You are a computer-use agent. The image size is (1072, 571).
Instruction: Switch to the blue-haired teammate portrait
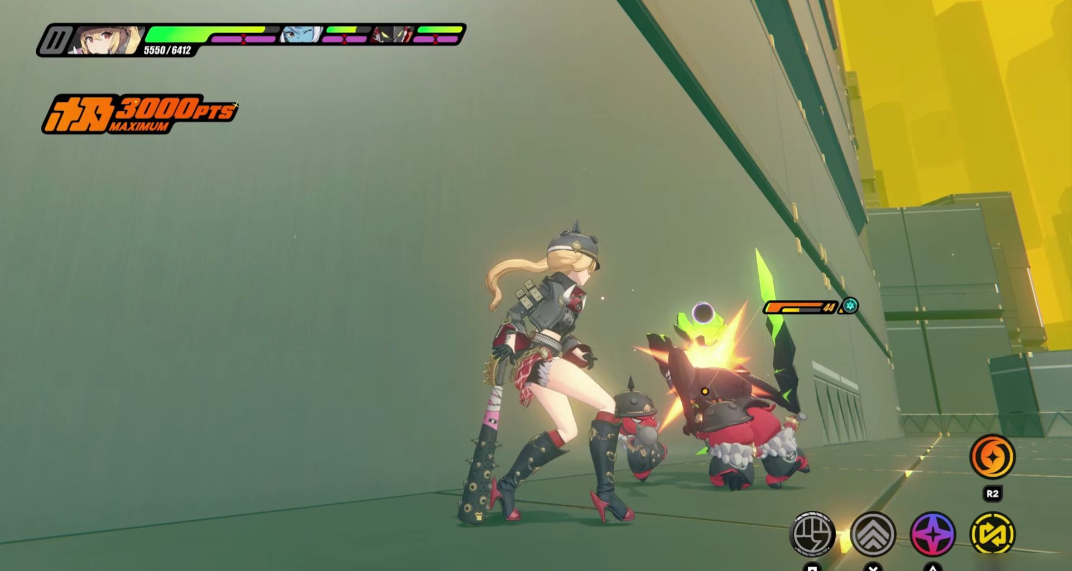[301, 35]
